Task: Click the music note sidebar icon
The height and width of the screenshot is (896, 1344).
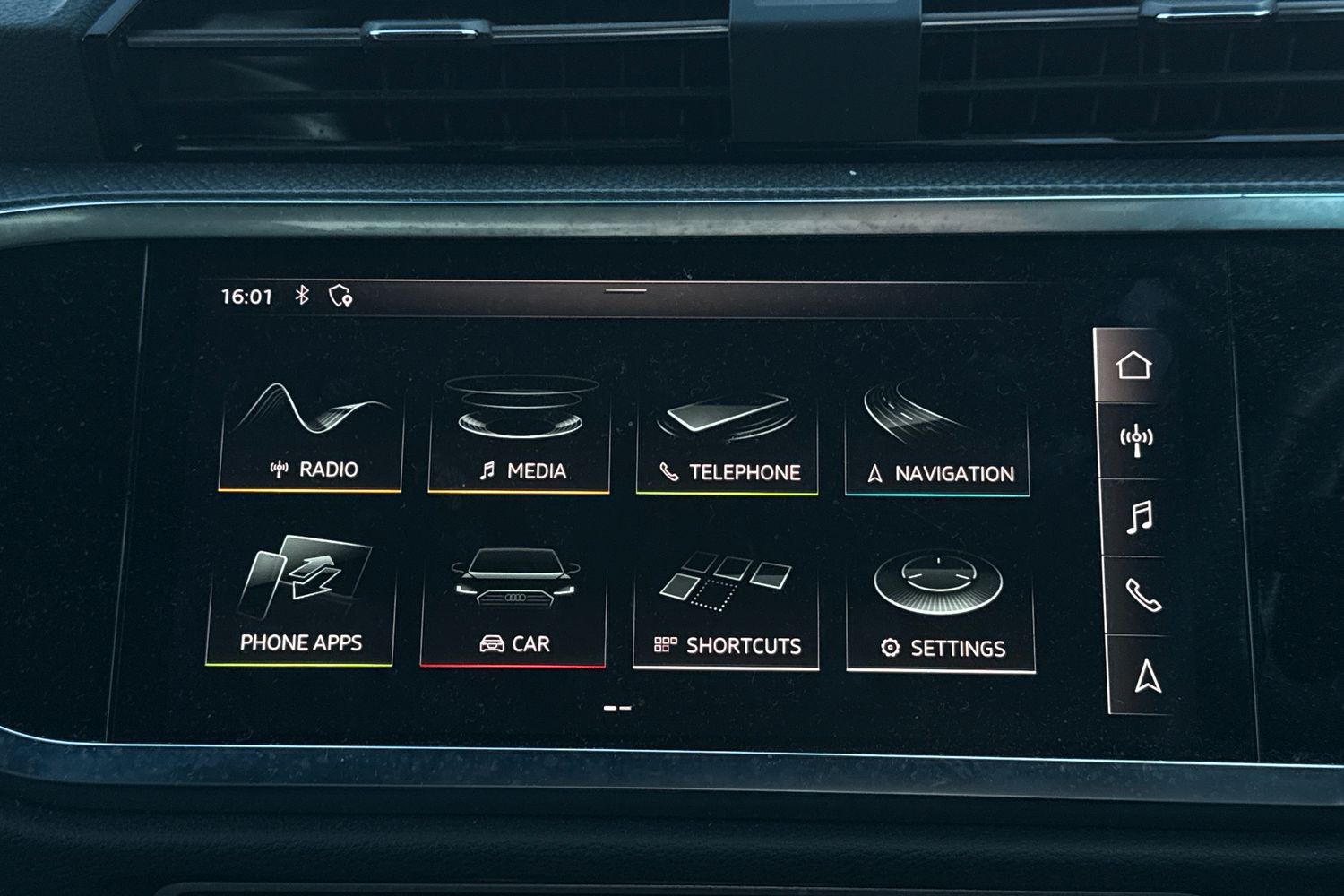Action: 1140,517
